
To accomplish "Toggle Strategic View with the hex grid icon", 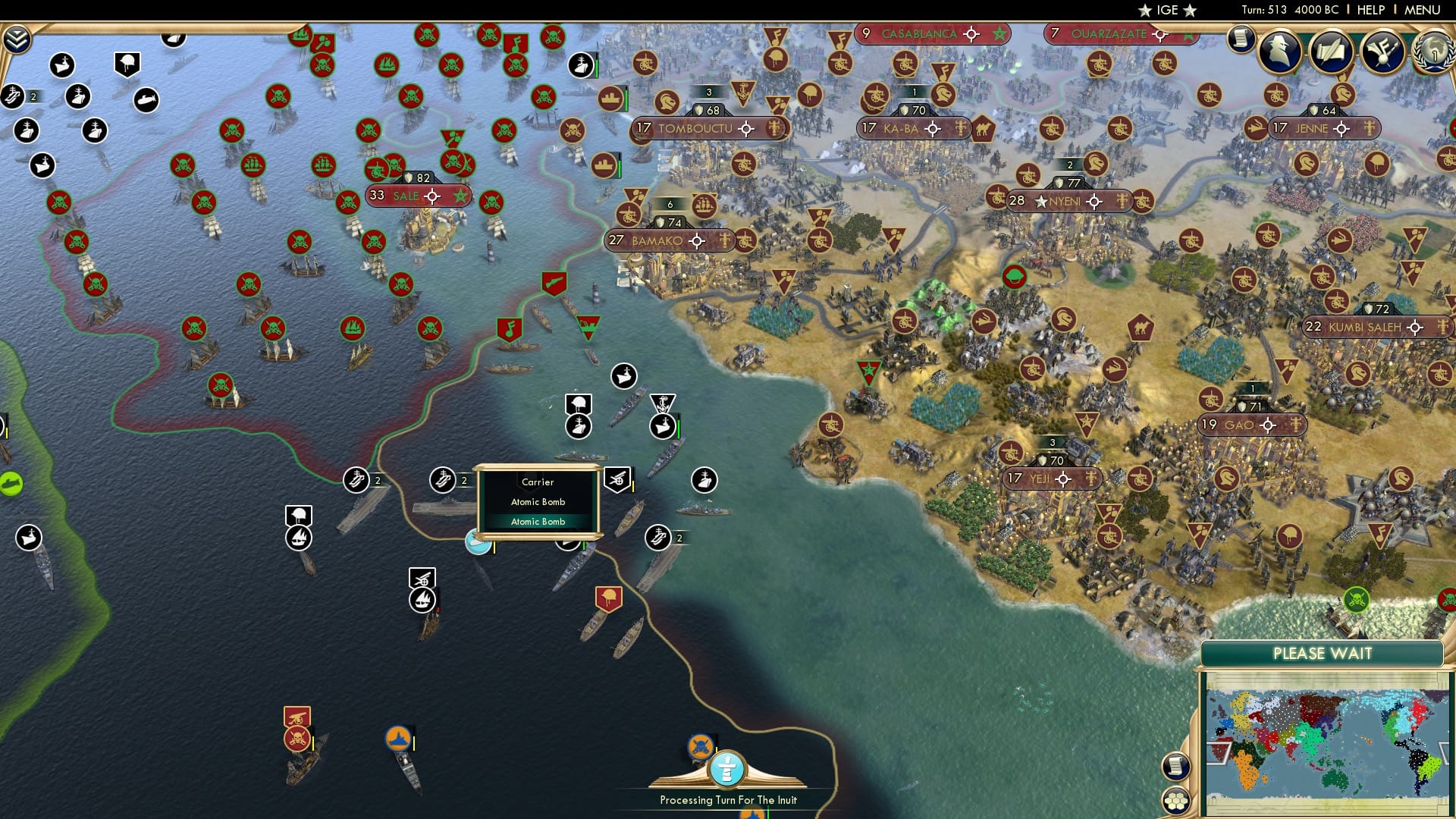I will tap(1176, 802).
